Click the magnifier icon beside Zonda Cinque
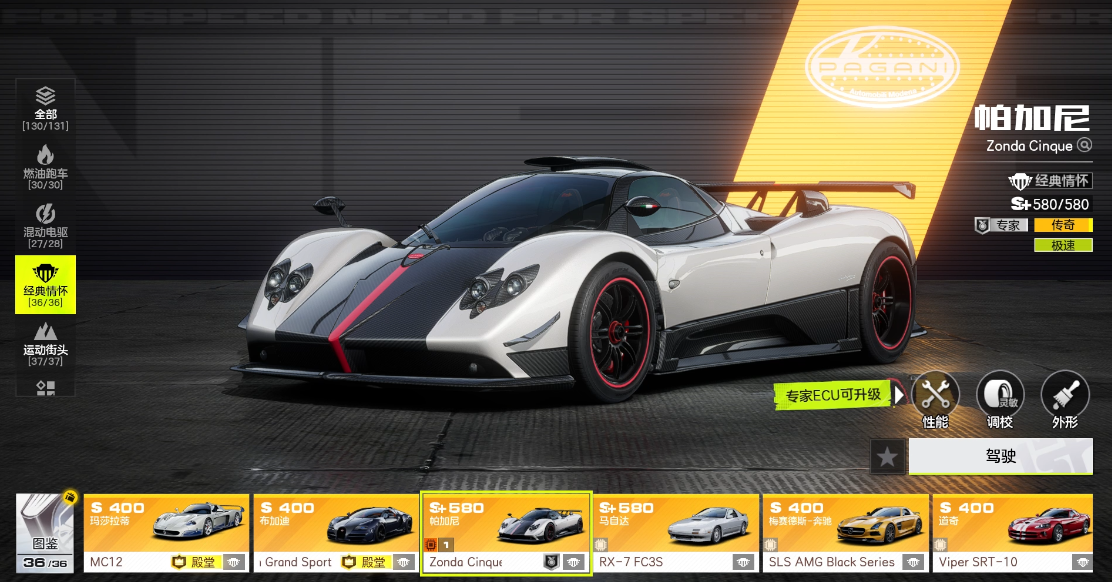The image size is (1112, 582). pyautogui.click(x=1084, y=146)
